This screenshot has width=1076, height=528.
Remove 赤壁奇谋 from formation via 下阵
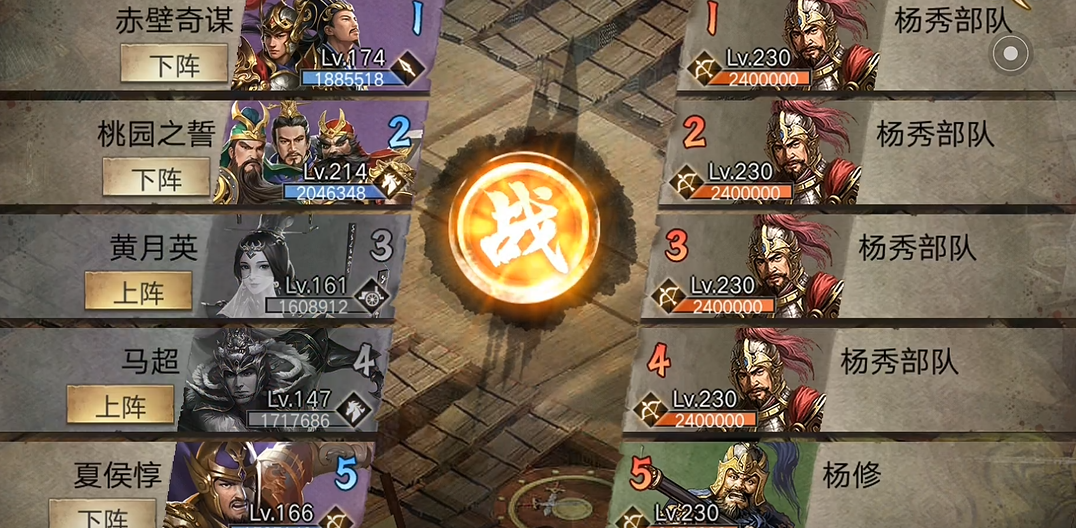point(174,65)
